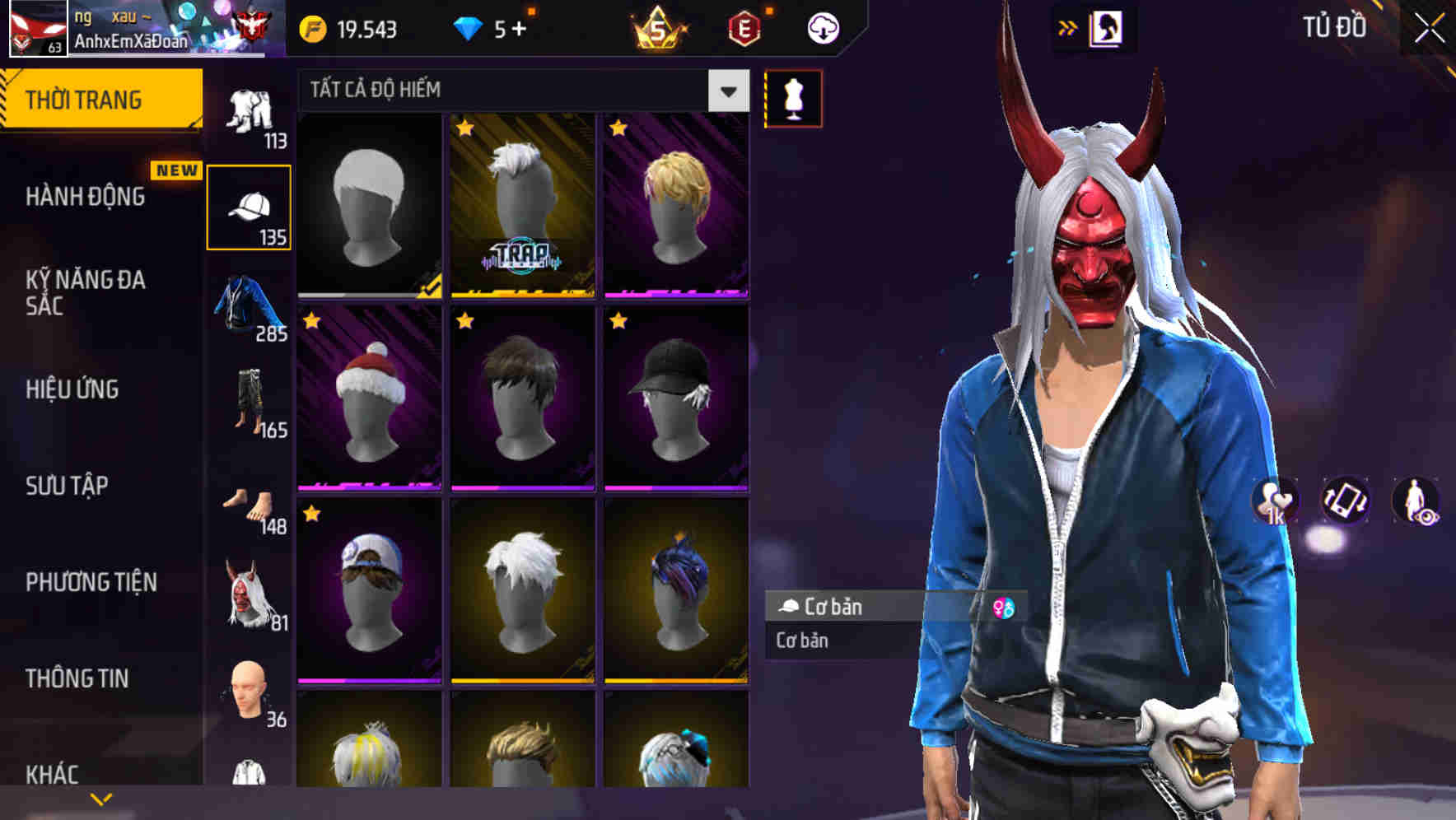1456x820 pixels.
Task: Toggle the quick-swap double arrow near outfit card
Action: (1068, 27)
